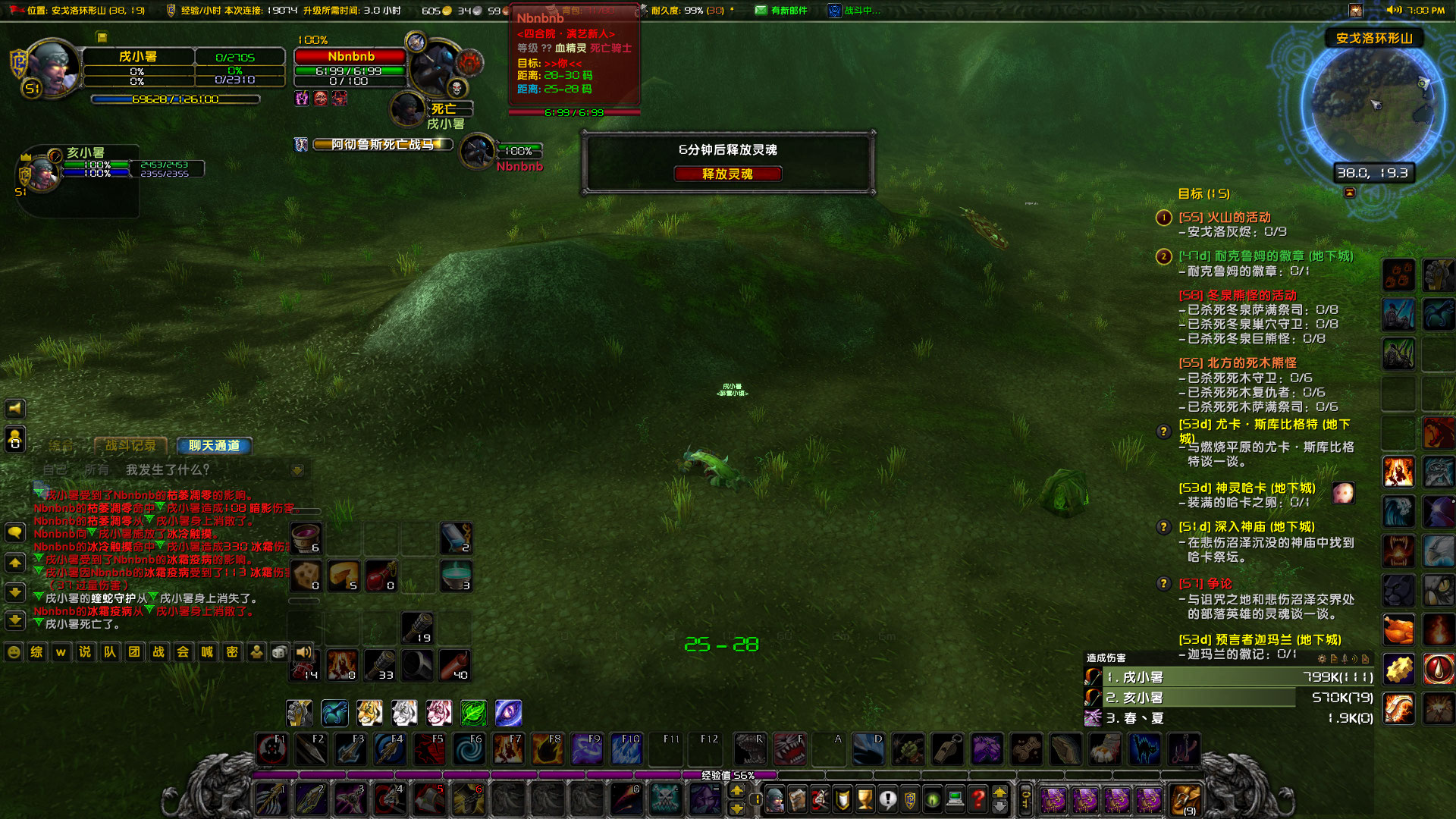Mute chat with the speaker icon near dice
1456x819 pixels.
(x=304, y=651)
